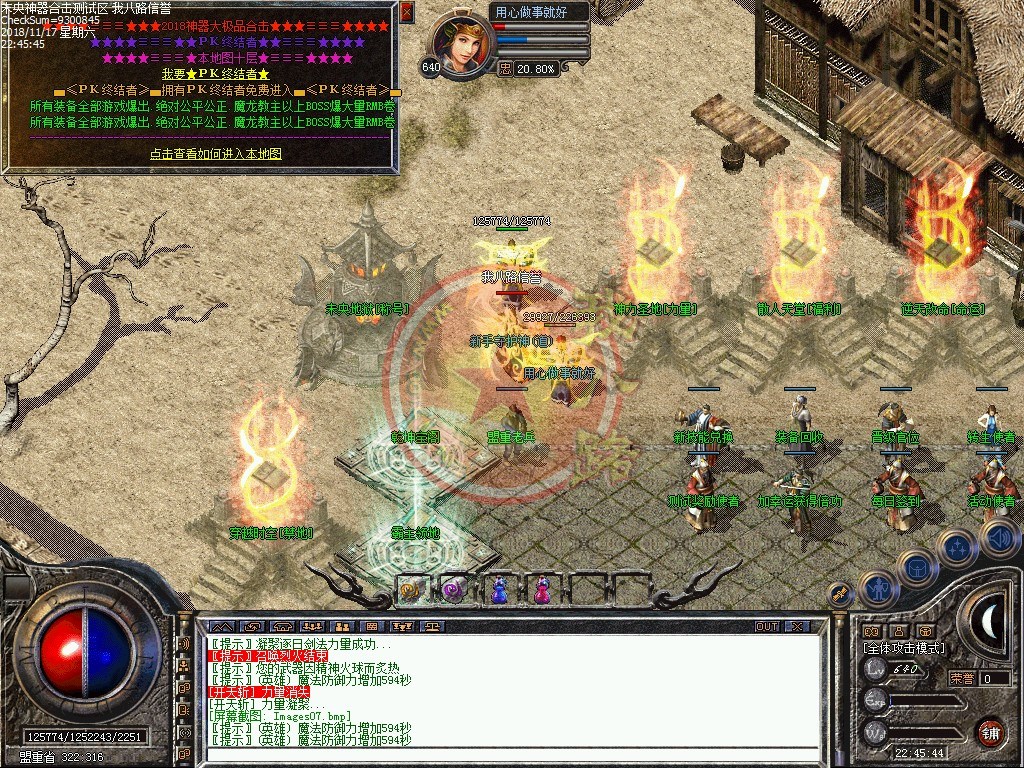Click the mountain icon on chat toolbar

click(x=219, y=627)
